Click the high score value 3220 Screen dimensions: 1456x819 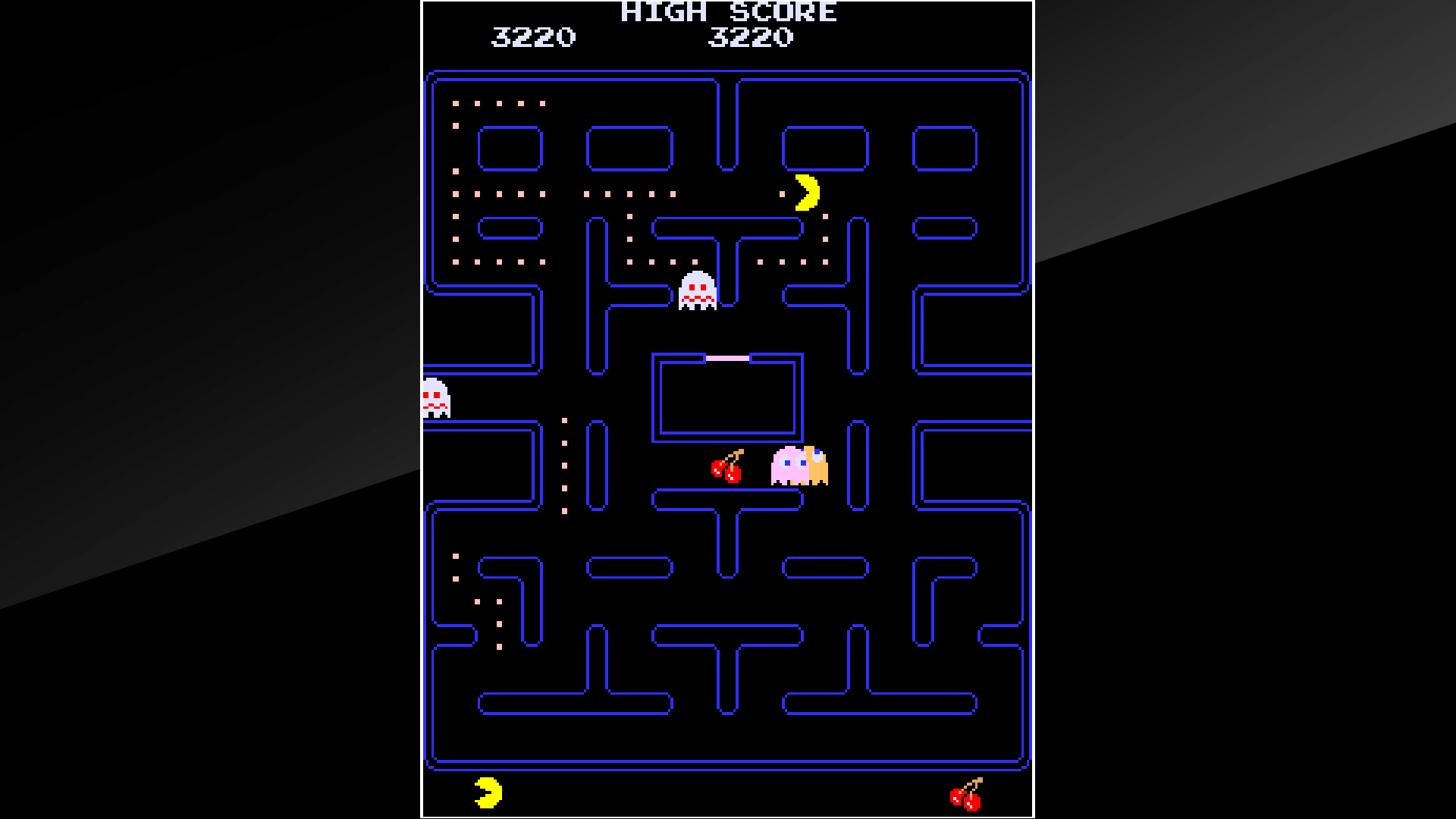tap(751, 36)
